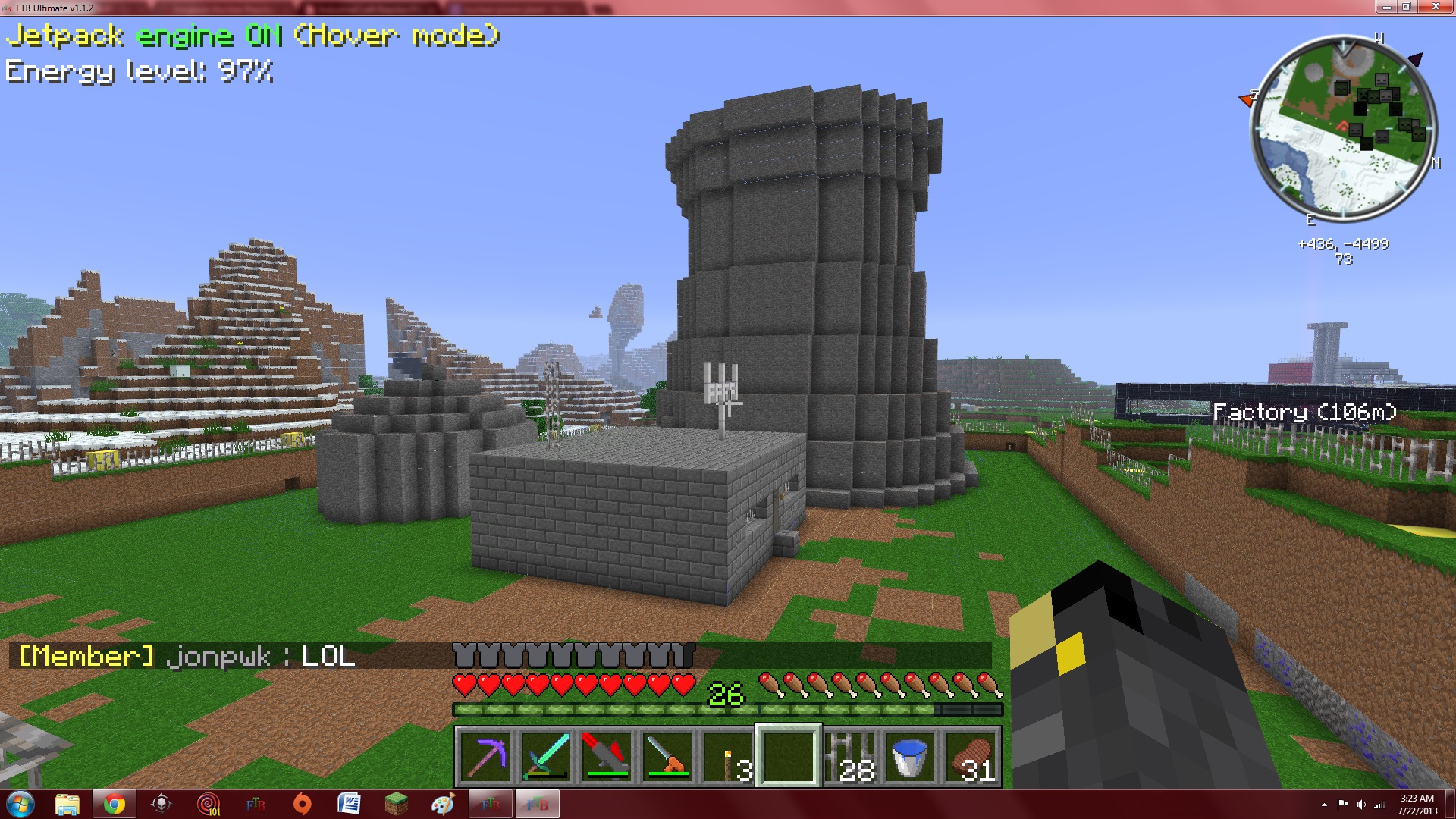Click the chat message from jonpwk

point(187,656)
